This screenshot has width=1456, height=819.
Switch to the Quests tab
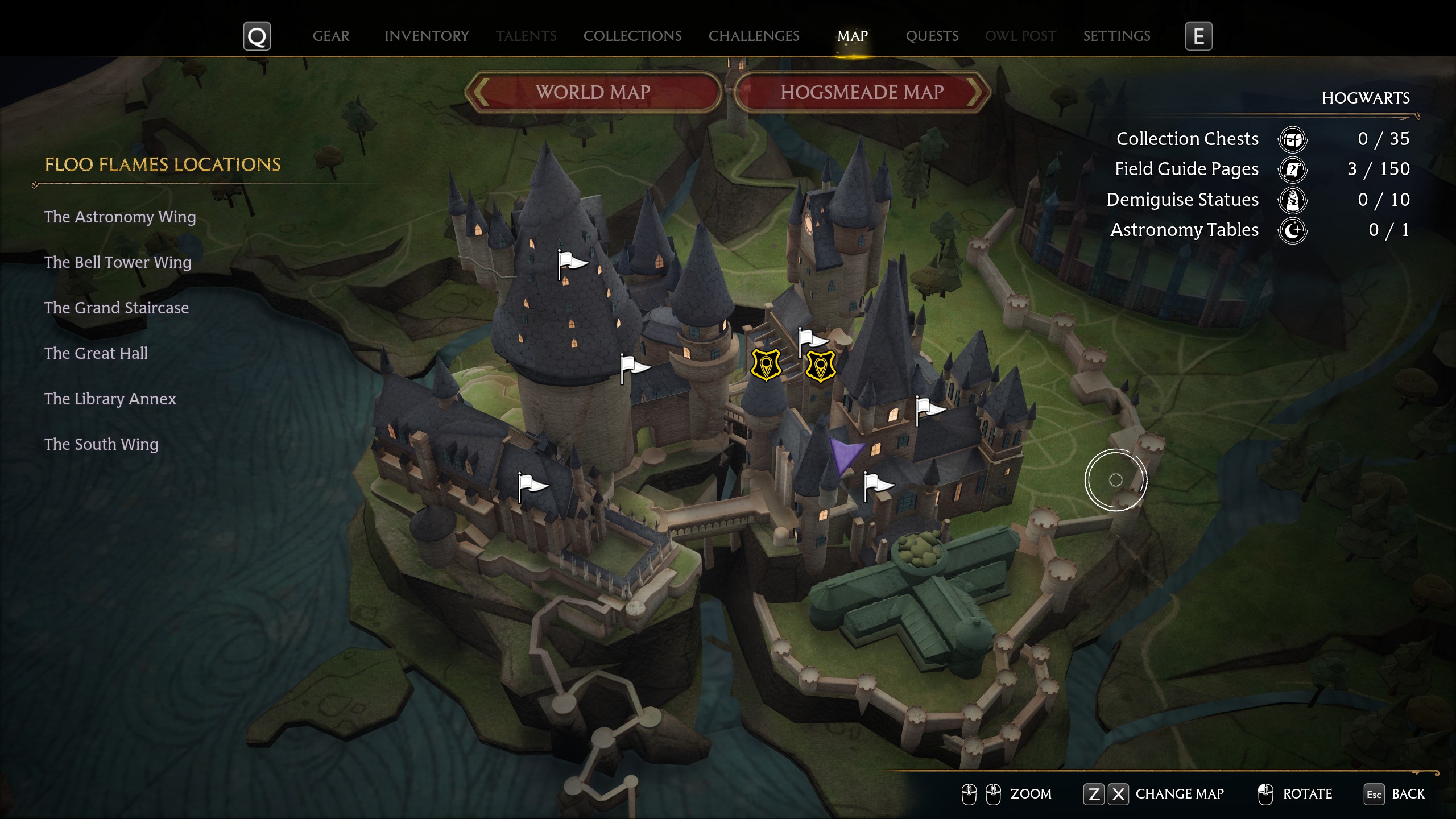(932, 36)
